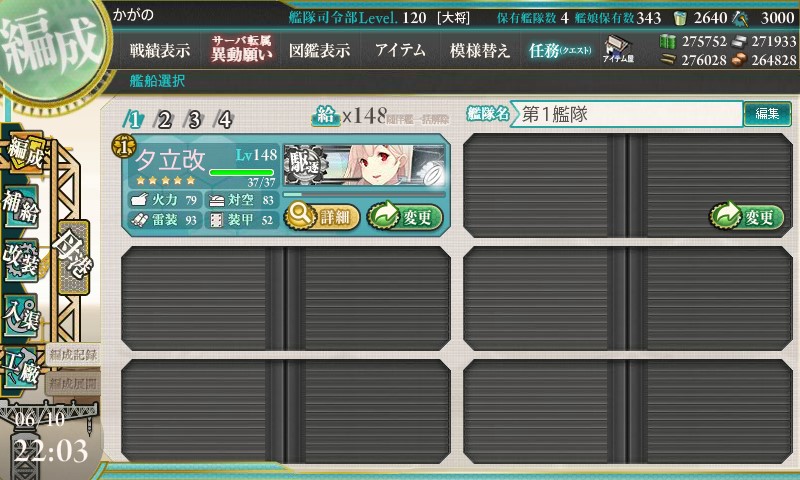The width and height of the screenshot is (800, 480).
Task: Open the 戦績表示 records menu
Action: [x=160, y=50]
